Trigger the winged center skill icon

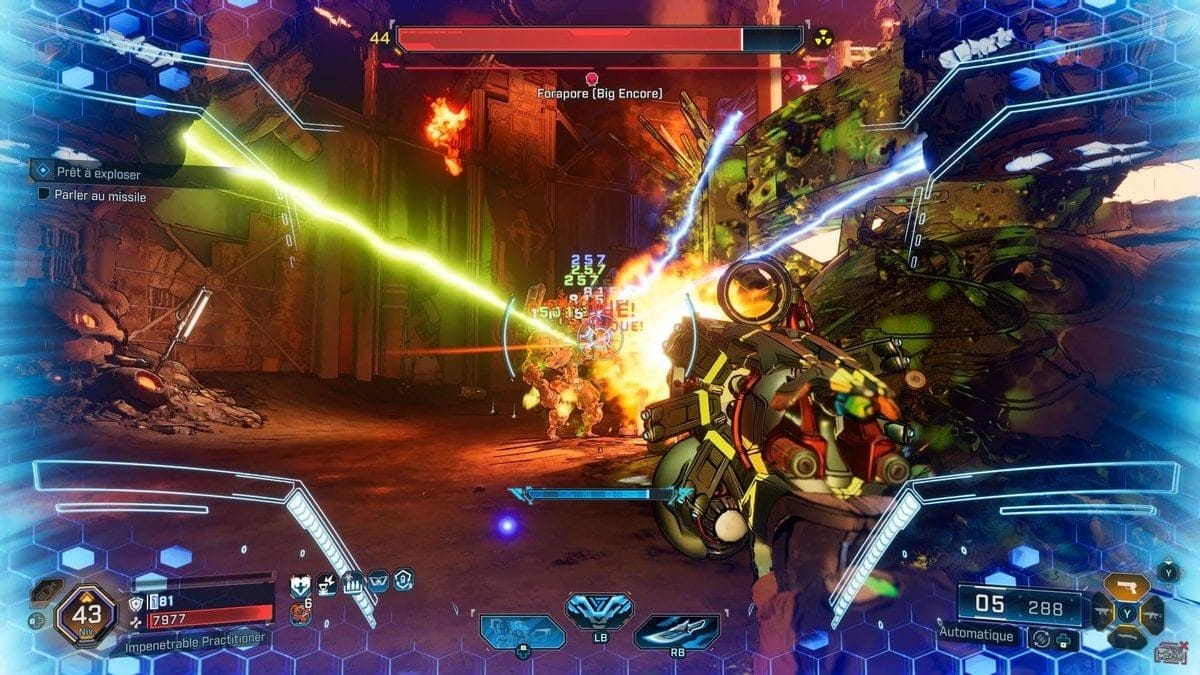coord(598,610)
